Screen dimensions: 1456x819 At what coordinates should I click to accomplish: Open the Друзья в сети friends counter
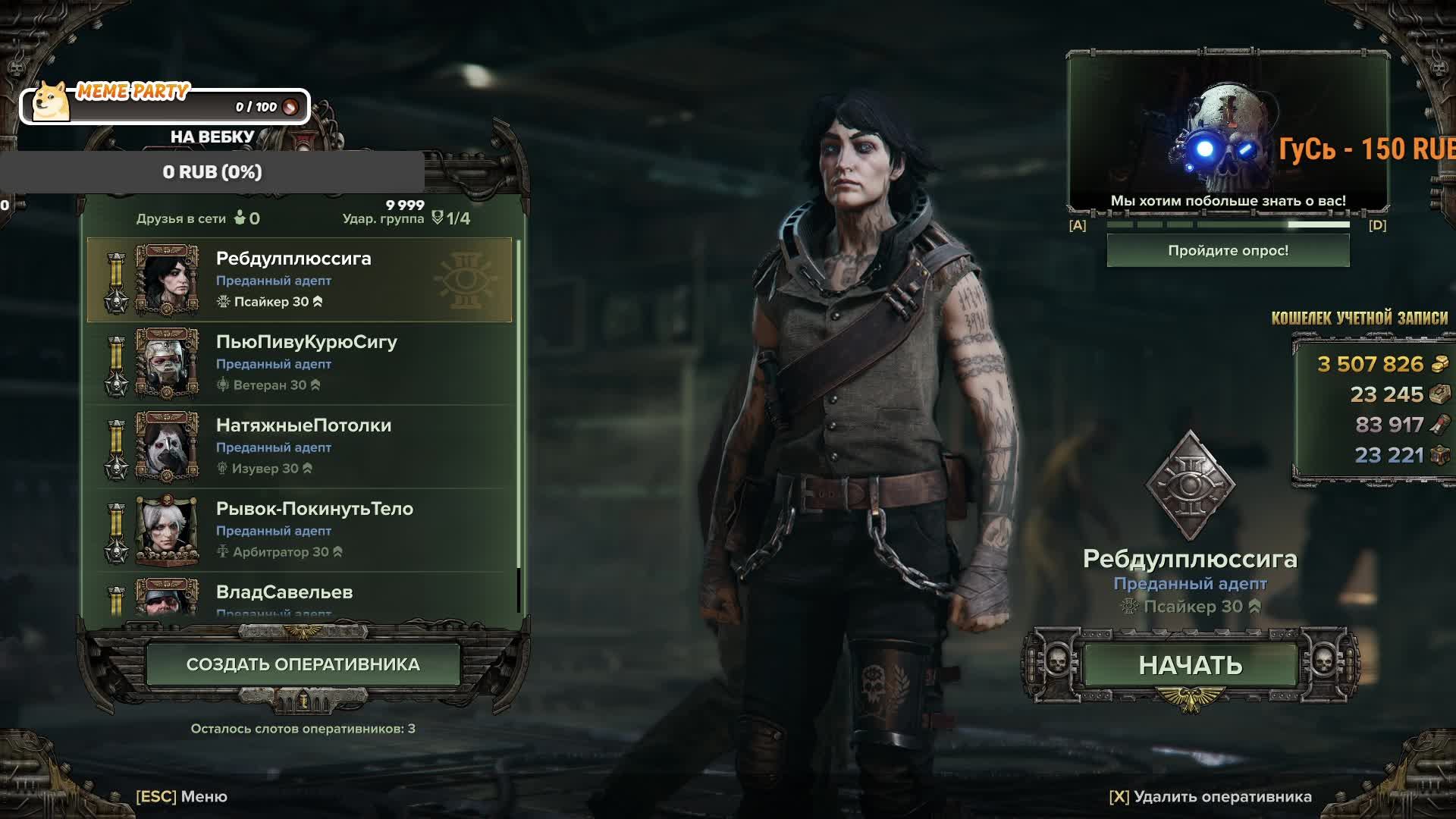click(198, 218)
